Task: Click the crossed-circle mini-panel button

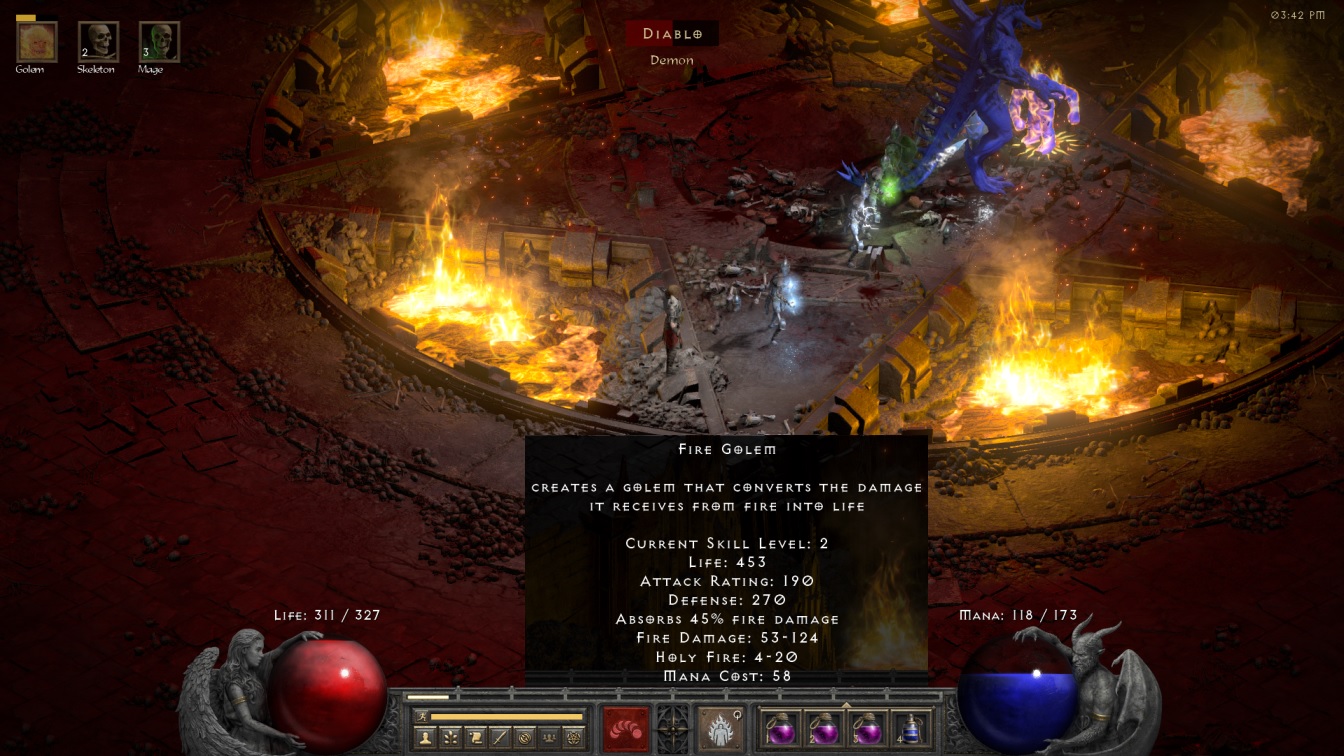Action: point(524,737)
